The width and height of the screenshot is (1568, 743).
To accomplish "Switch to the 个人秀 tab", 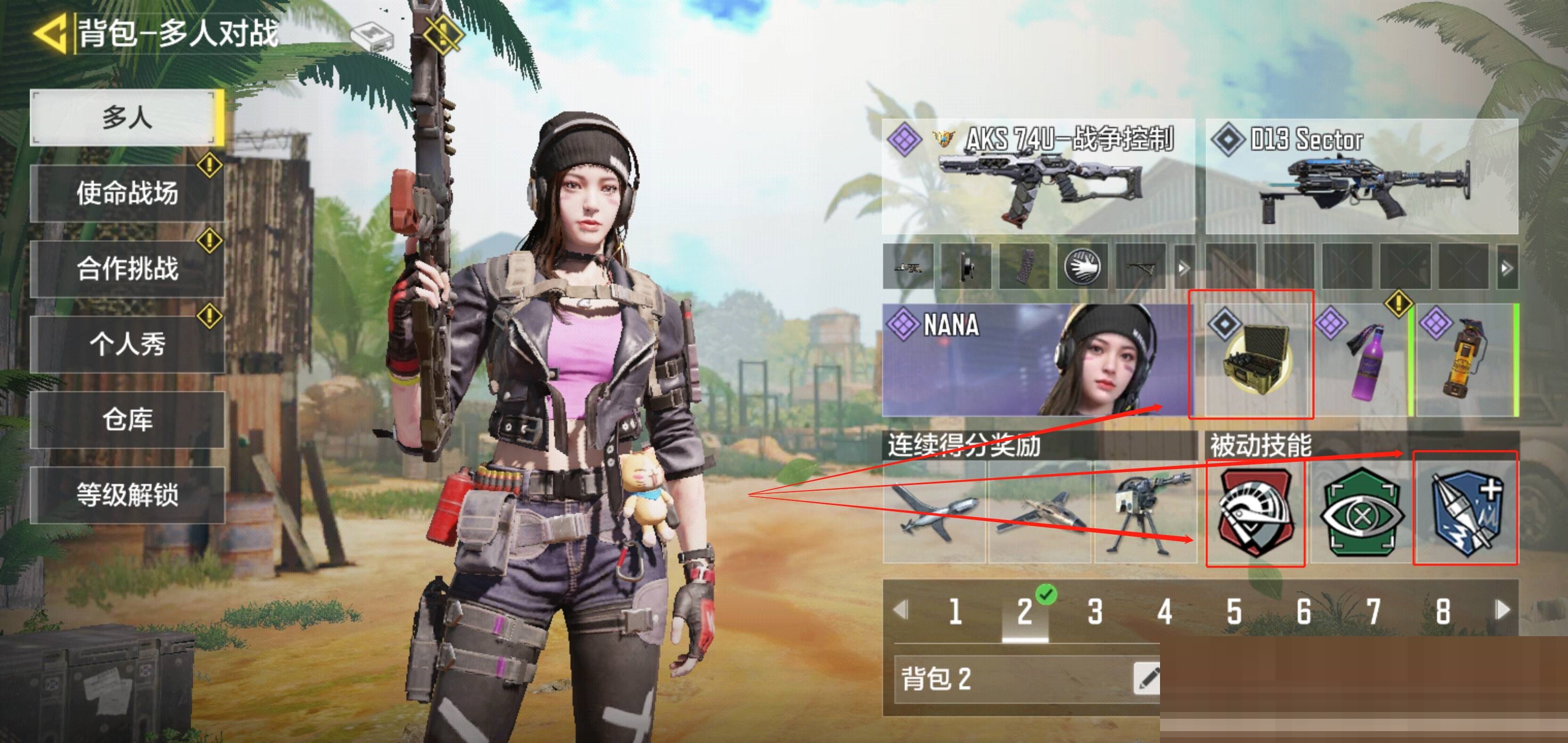I will click(126, 344).
